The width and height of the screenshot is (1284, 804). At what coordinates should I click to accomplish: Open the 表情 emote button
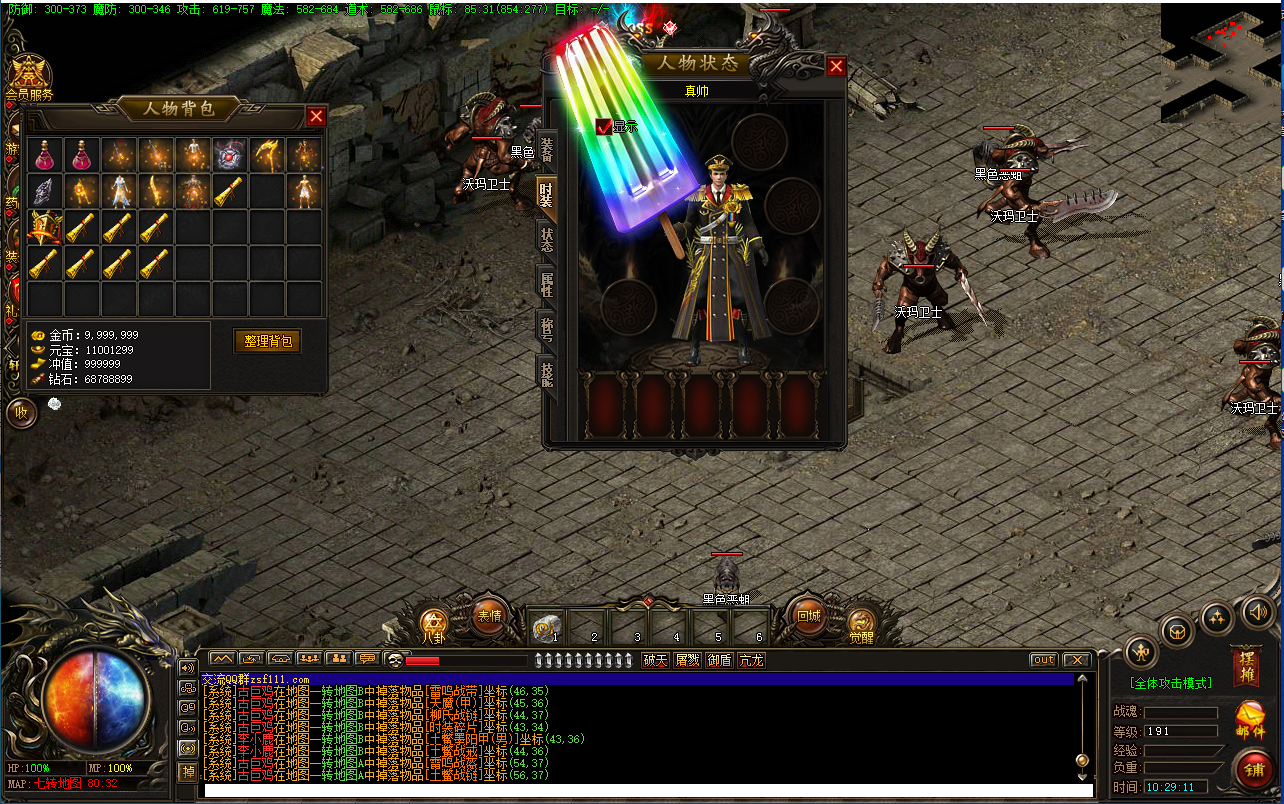click(x=488, y=616)
